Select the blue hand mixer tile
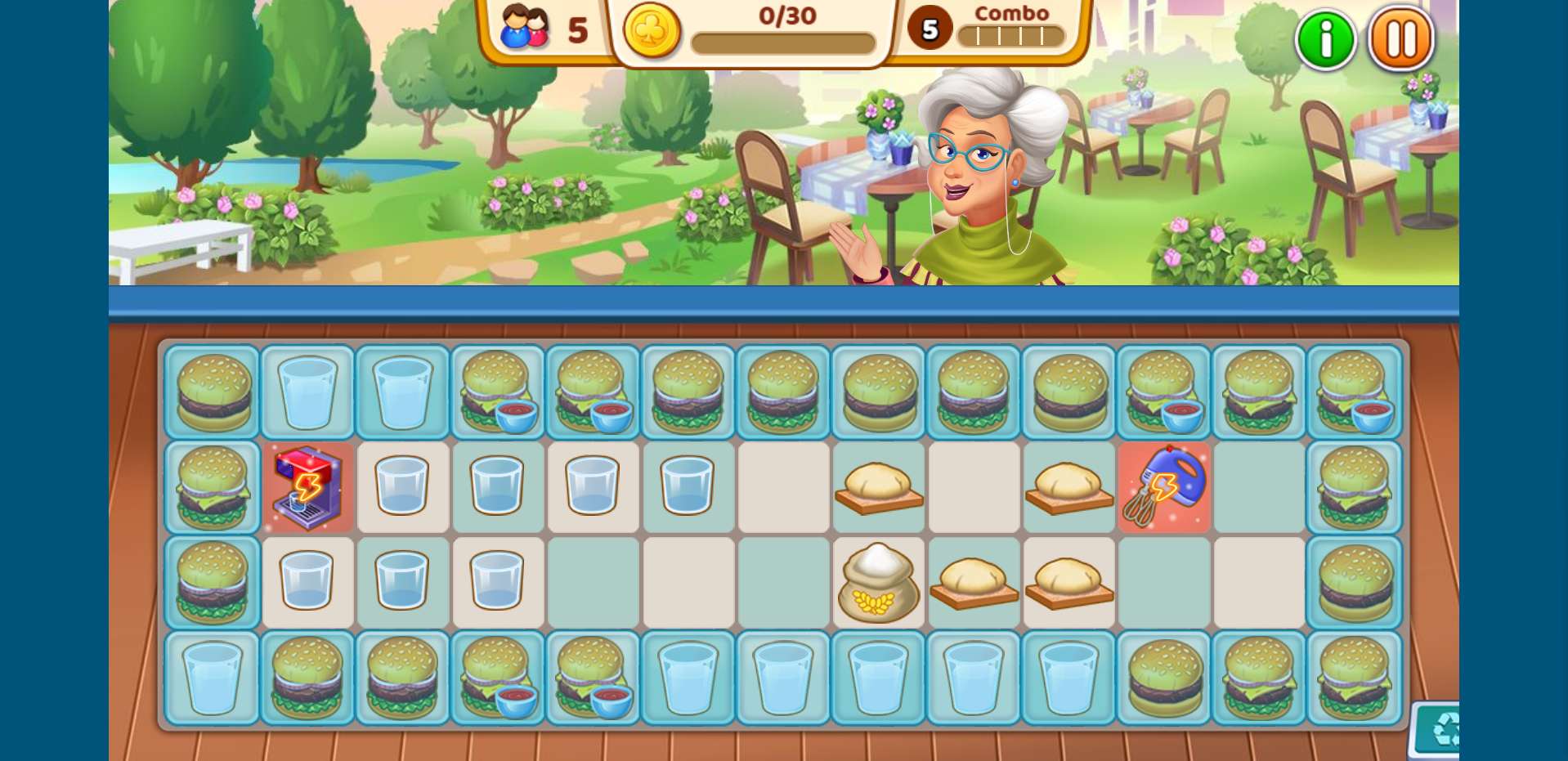This screenshot has width=1568, height=761. coord(1163,487)
